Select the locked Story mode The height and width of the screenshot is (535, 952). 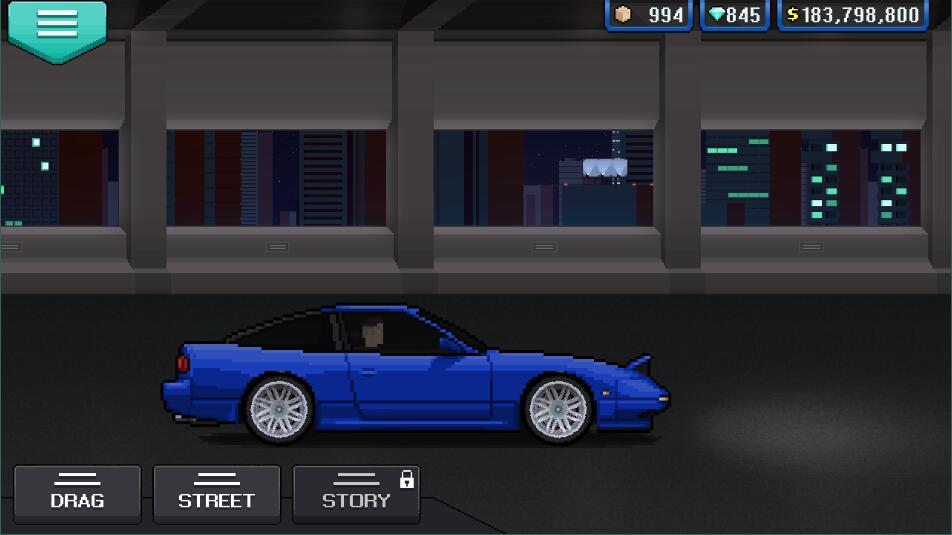click(356, 493)
